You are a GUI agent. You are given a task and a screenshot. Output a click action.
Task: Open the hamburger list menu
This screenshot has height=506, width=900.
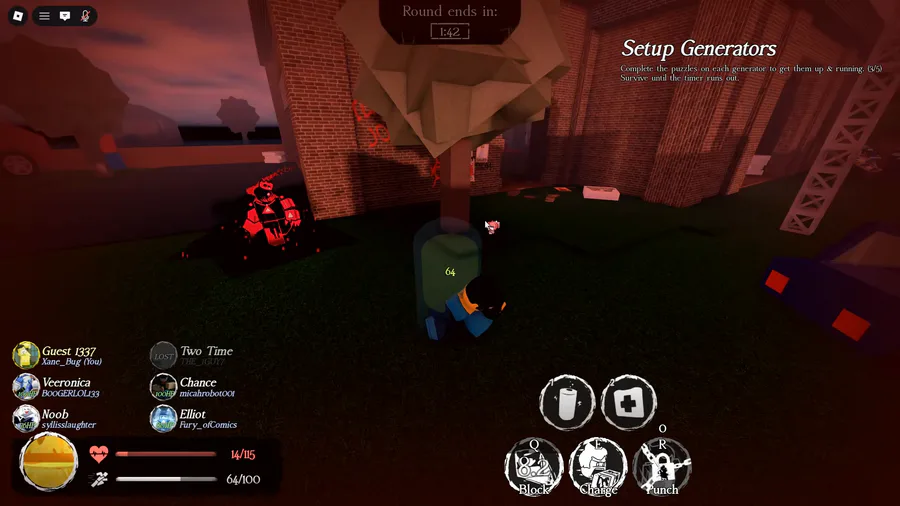44,16
